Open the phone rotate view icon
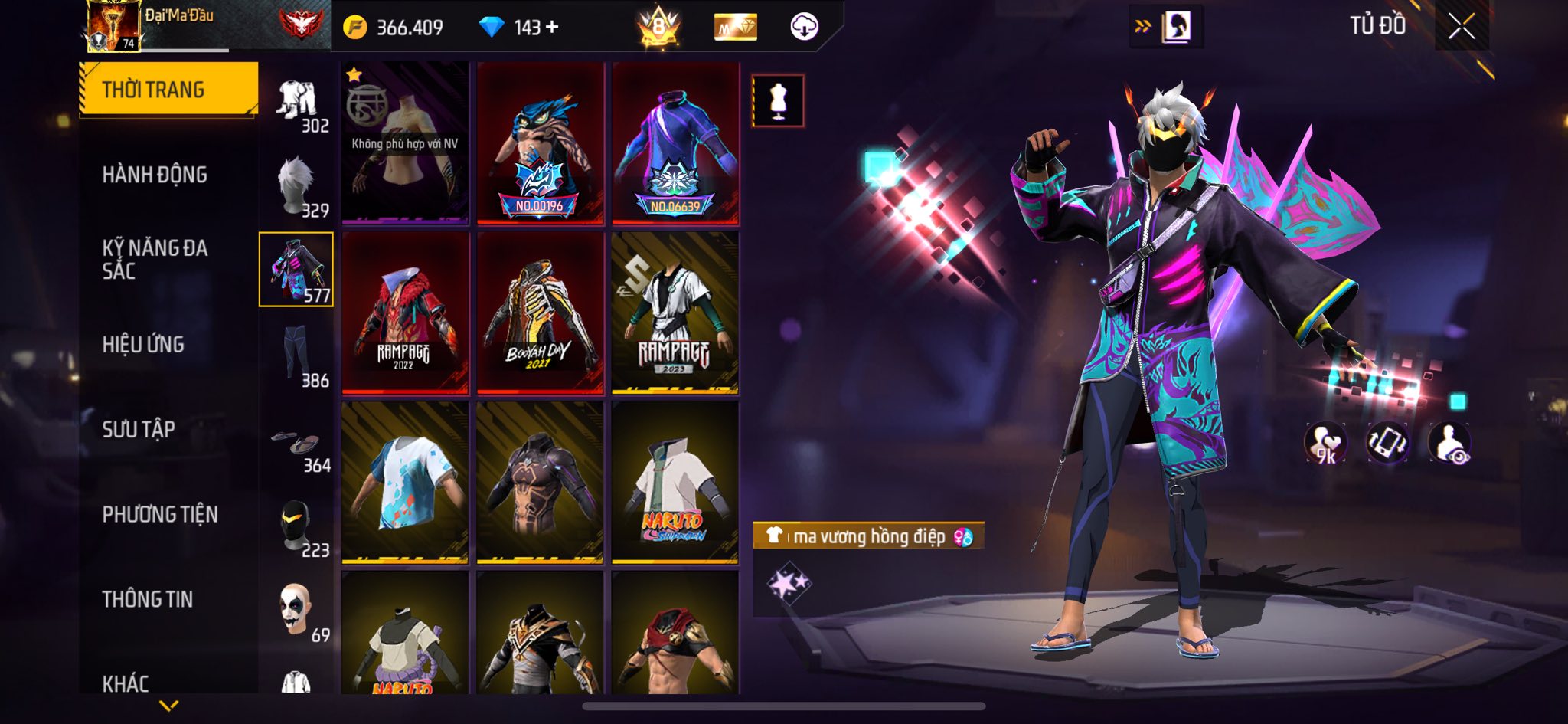Image resolution: width=1568 pixels, height=724 pixels. (1387, 443)
